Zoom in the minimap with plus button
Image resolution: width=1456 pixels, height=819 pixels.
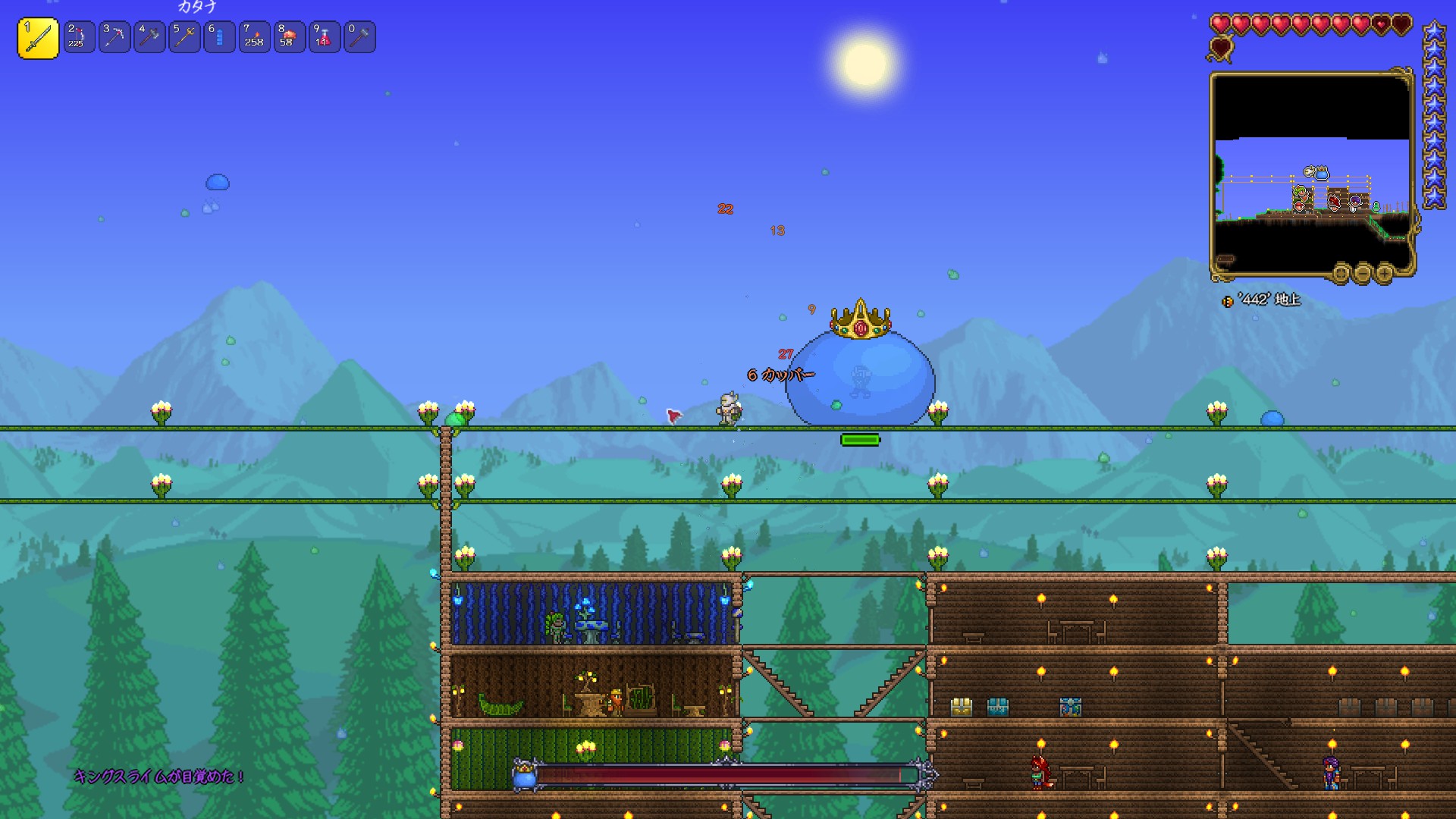1384,273
